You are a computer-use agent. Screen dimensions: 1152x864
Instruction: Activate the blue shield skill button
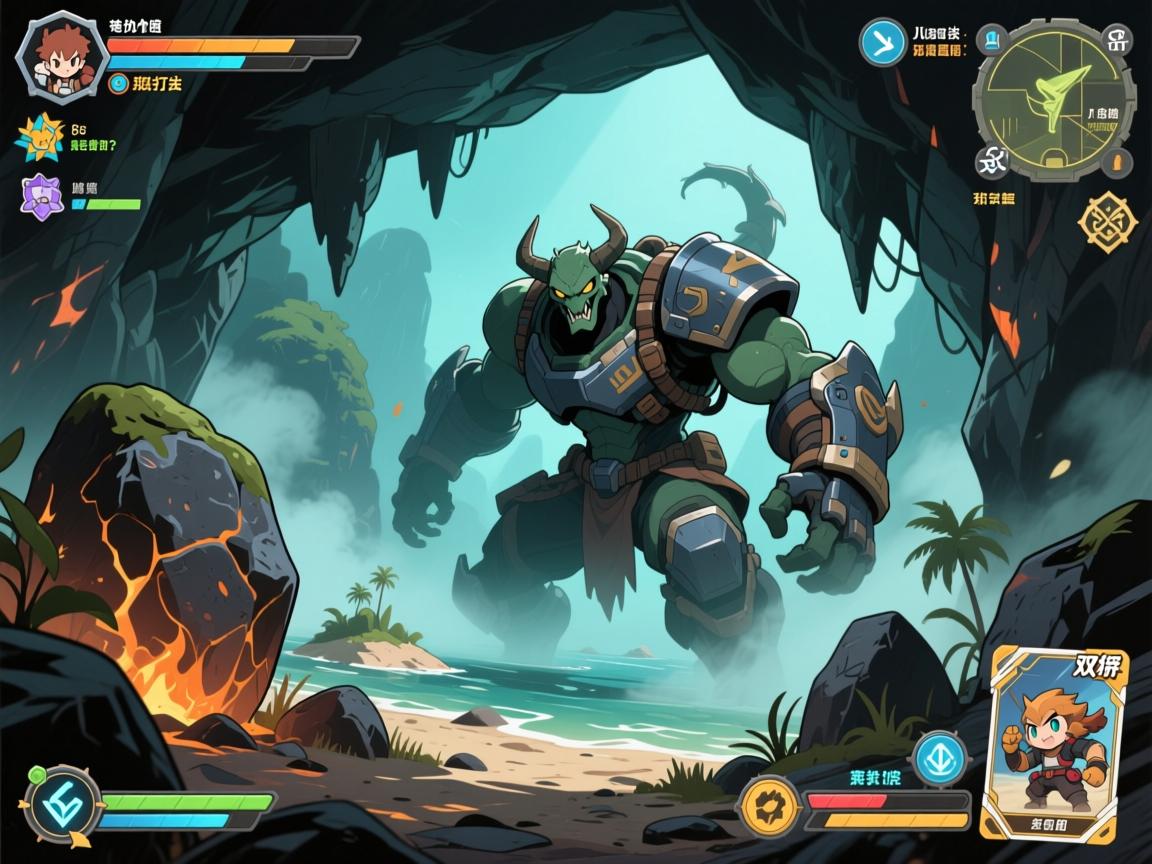940,755
